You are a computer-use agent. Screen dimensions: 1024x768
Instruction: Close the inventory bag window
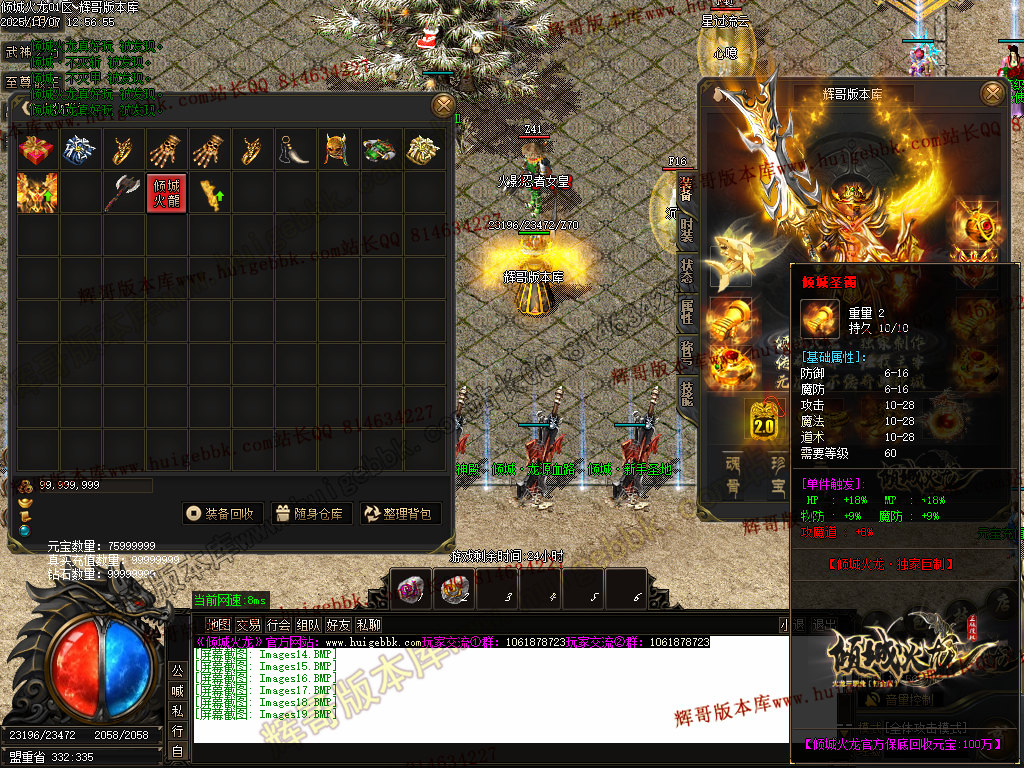click(x=443, y=105)
